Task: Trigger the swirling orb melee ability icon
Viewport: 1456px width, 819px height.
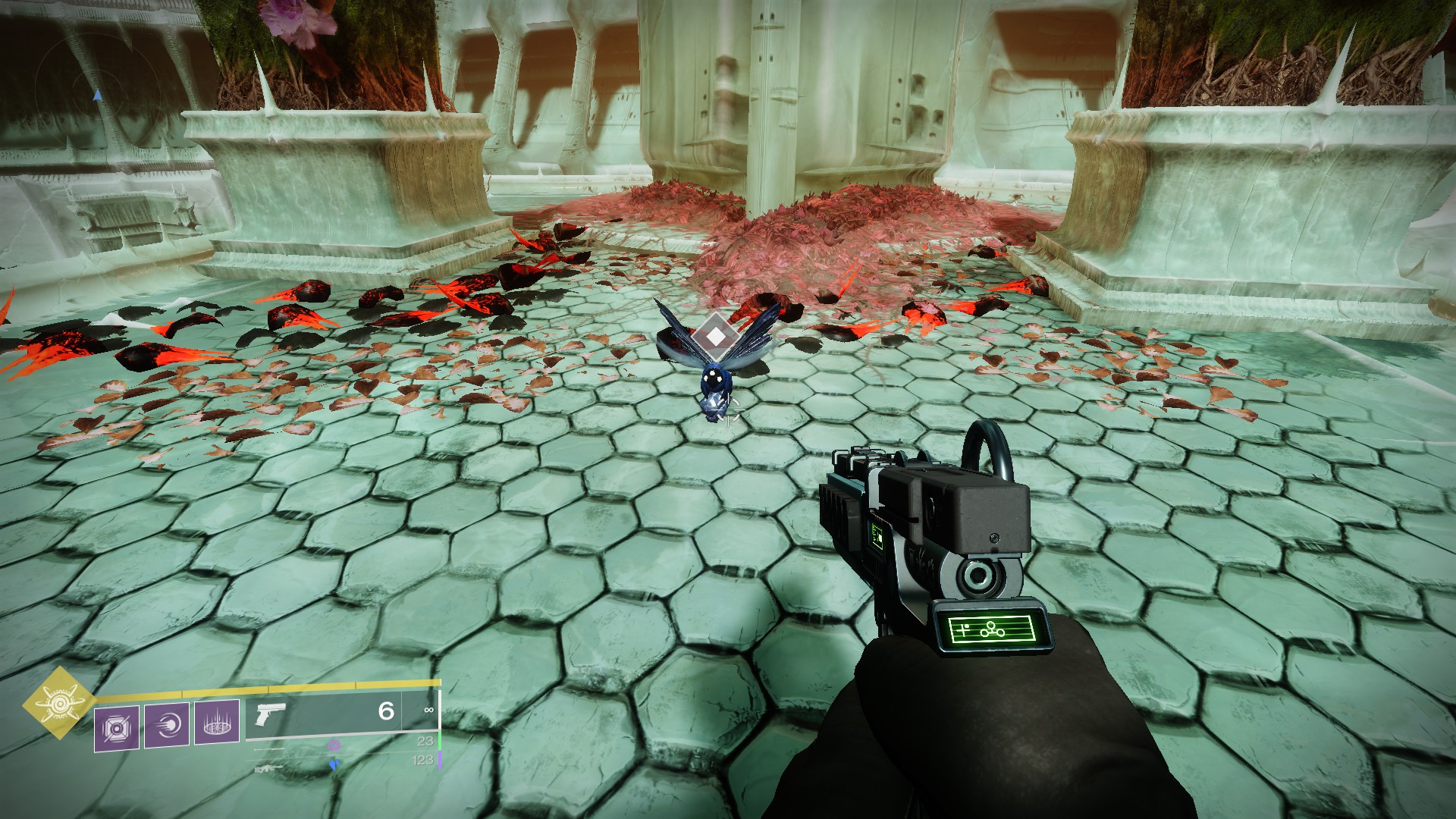Action: click(167, 726)
